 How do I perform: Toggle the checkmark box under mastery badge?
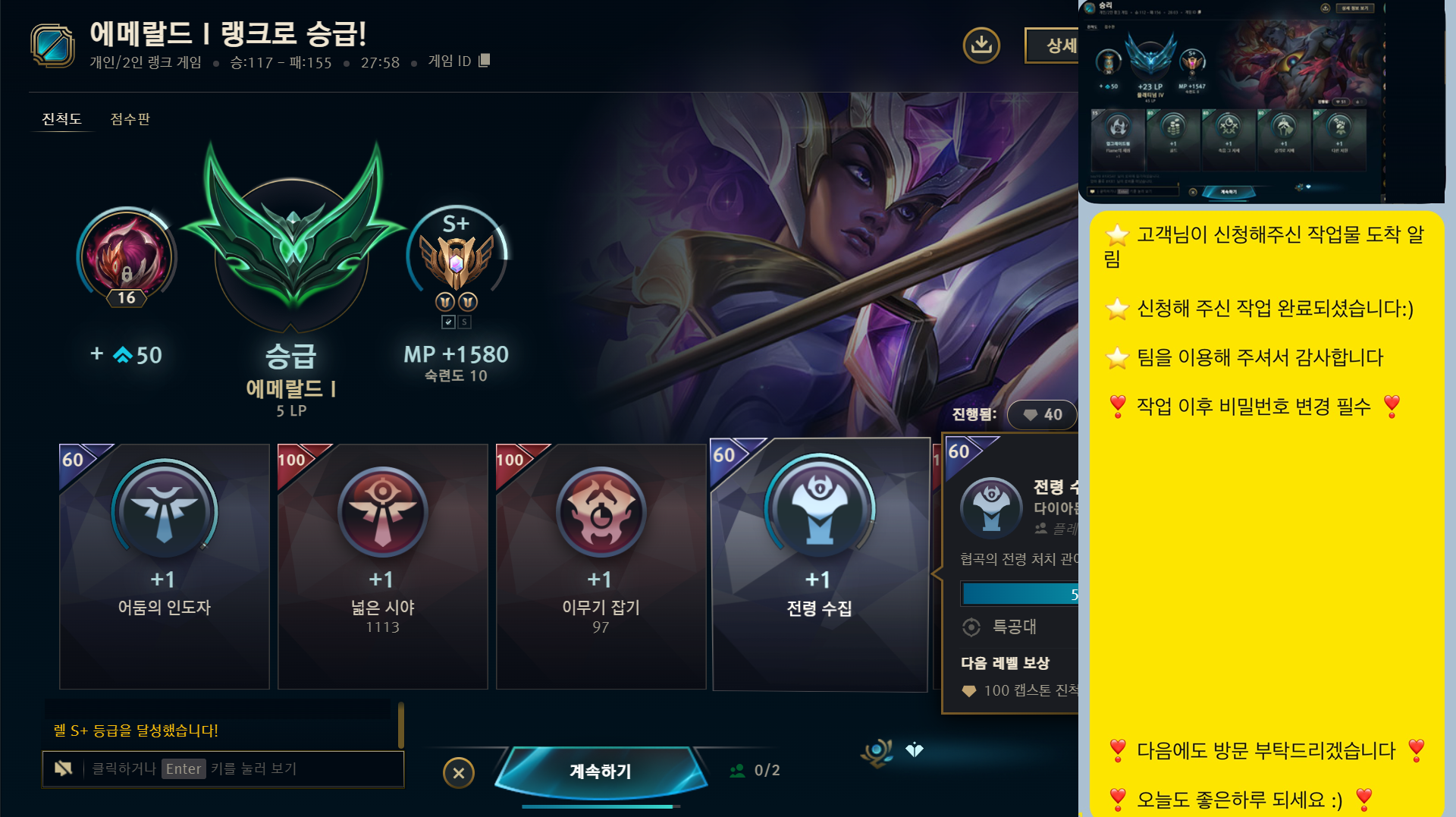click(x=449, y=322)
